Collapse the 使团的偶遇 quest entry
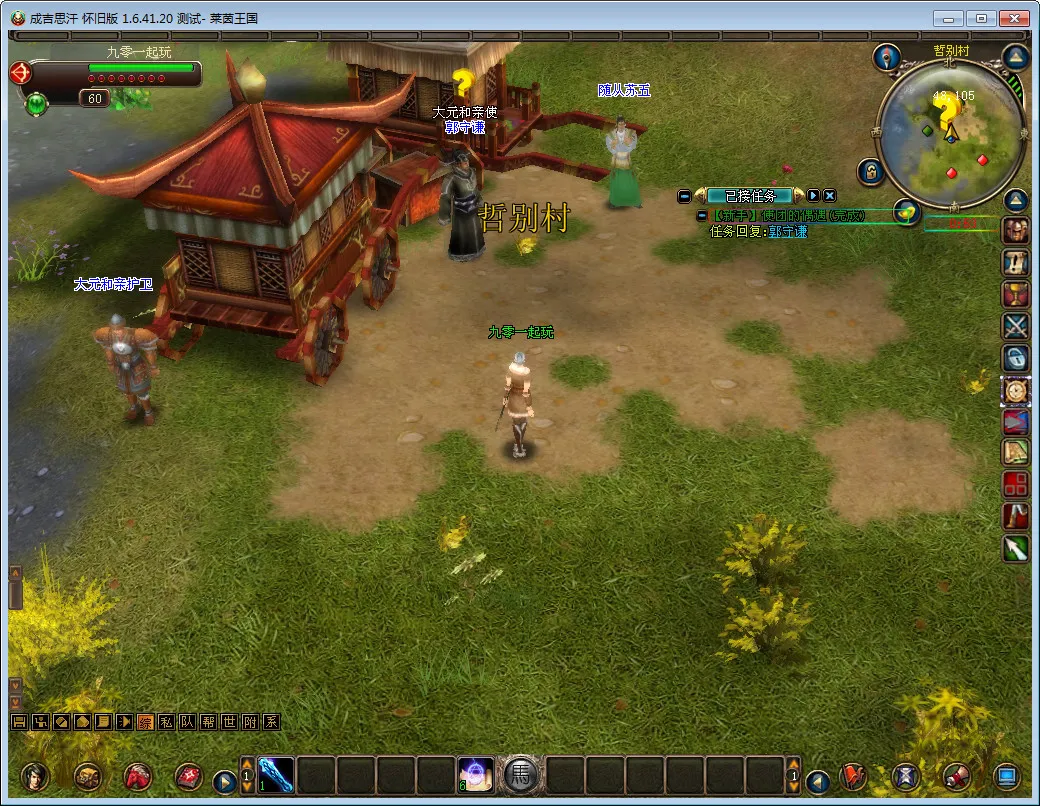This screenshot has height=806, width=1040. point(701,216)
